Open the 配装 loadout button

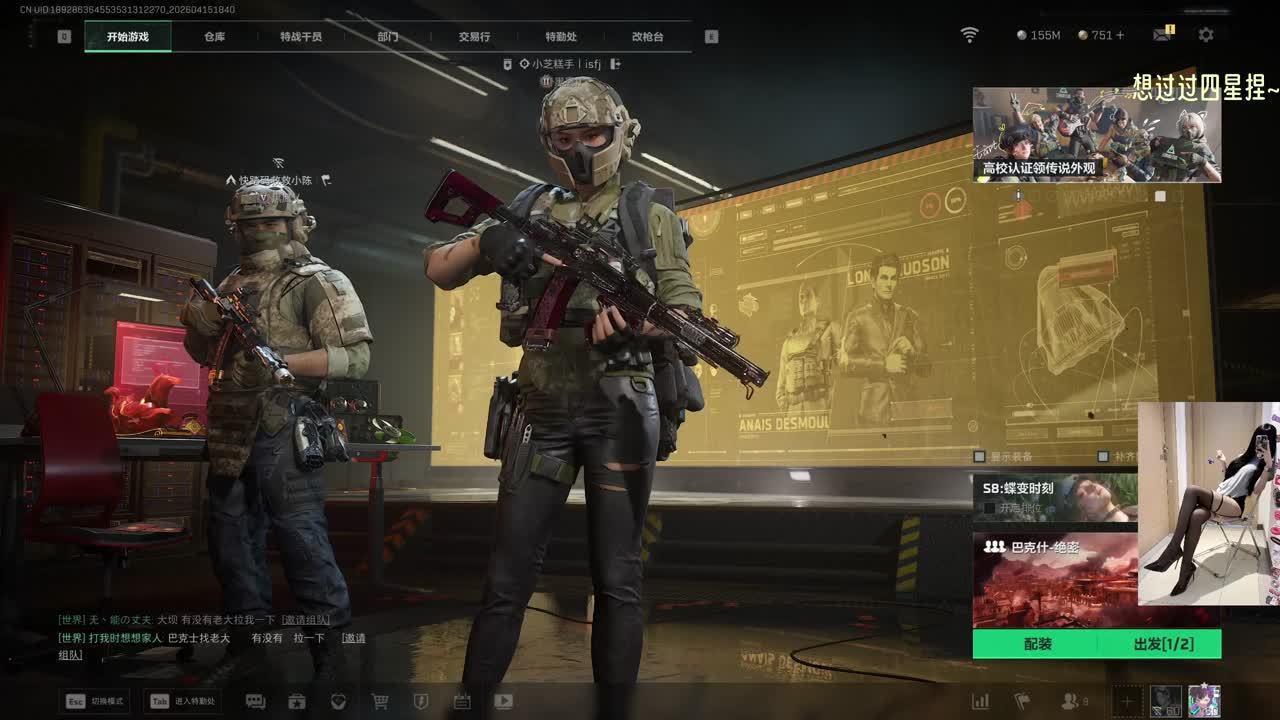coord(1037,644)
